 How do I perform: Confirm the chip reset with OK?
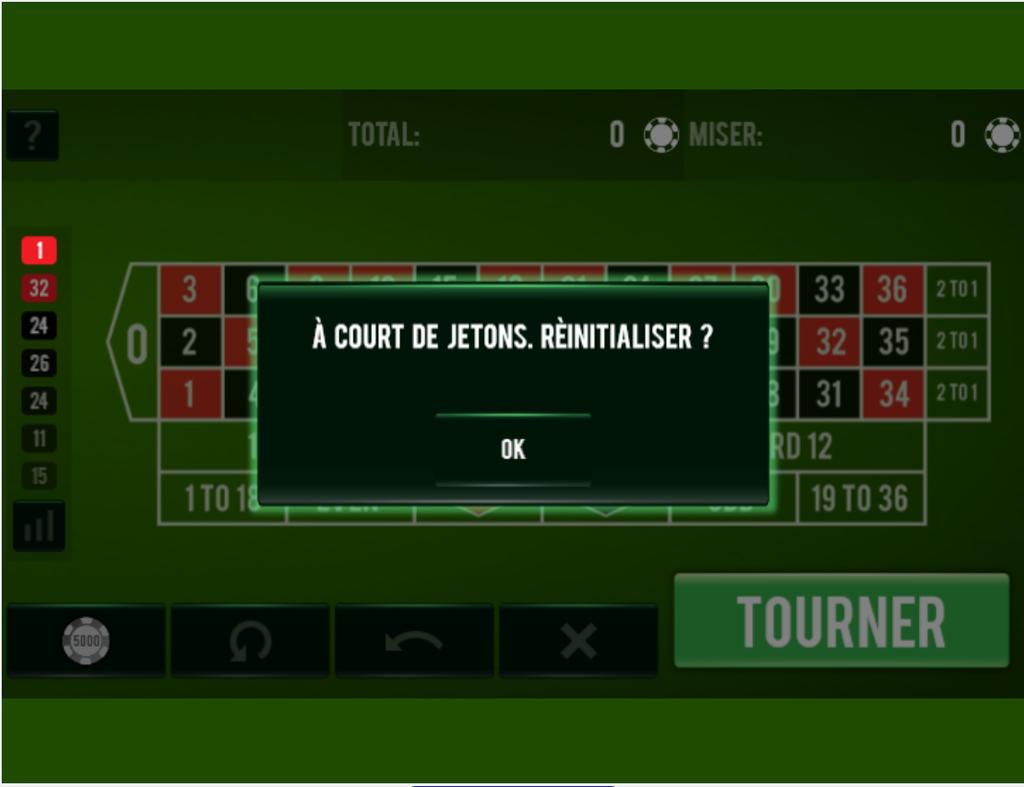[512, 450]
